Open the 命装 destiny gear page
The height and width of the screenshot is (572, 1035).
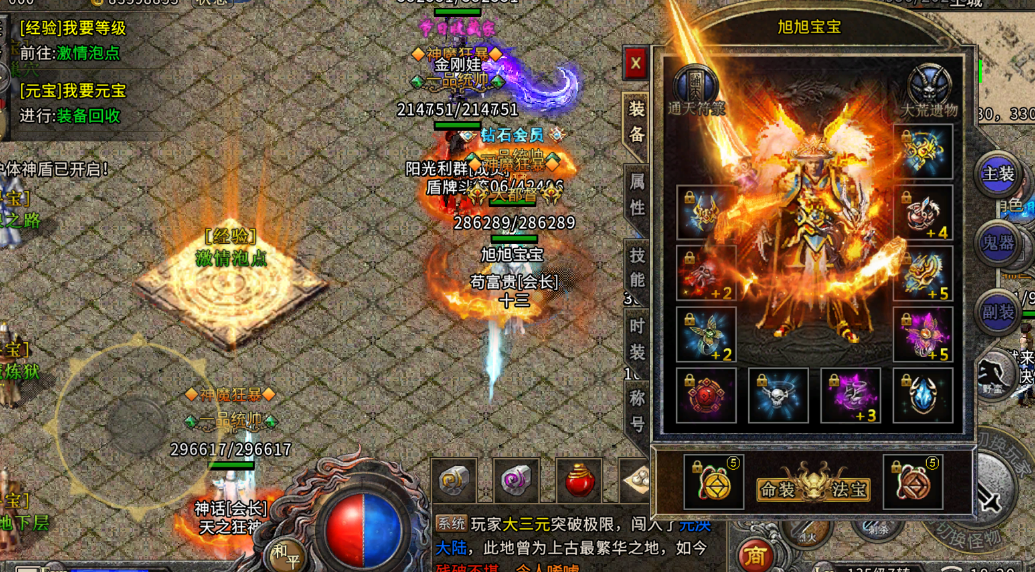(x=779, y=489)
